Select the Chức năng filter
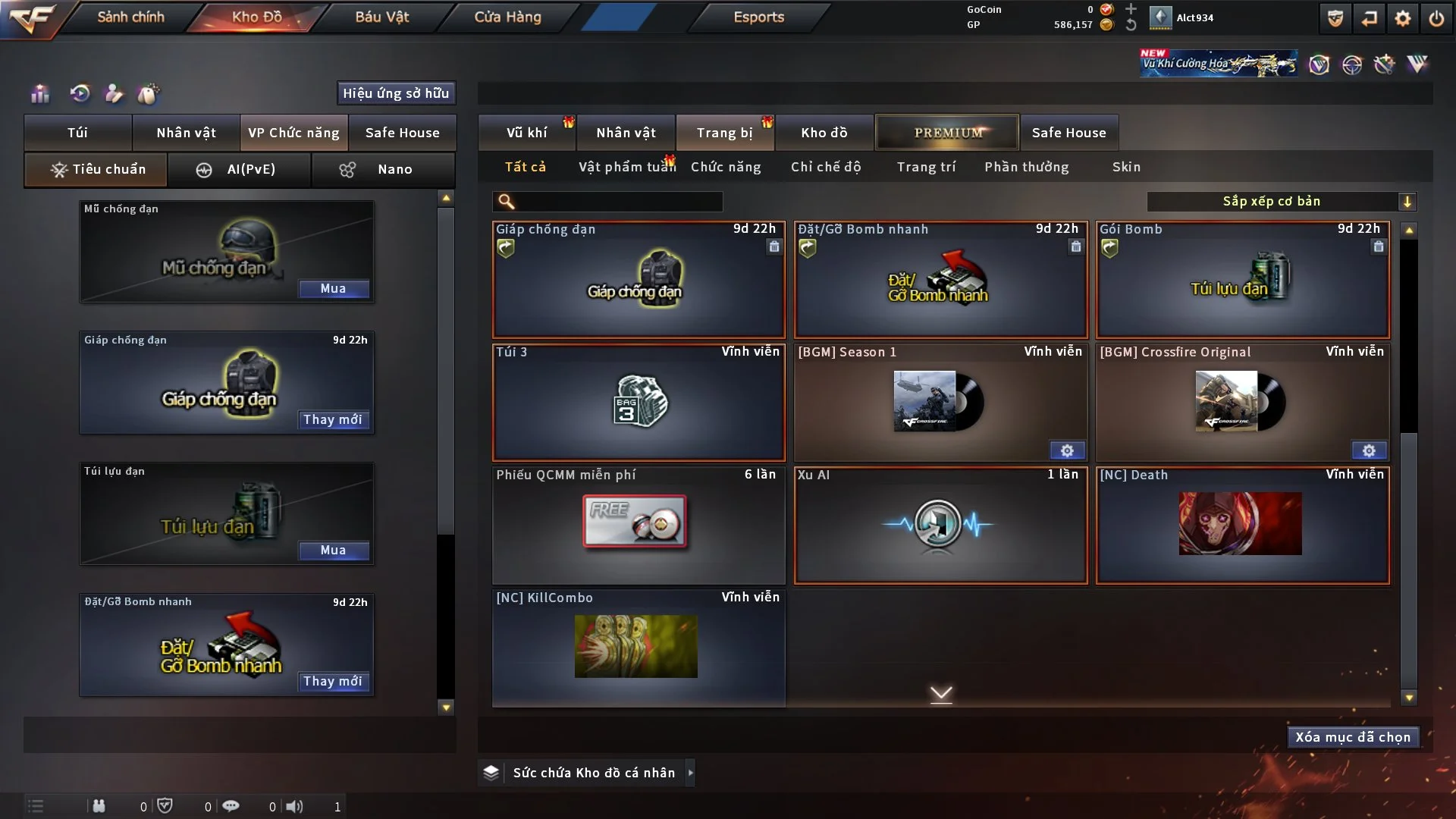The image size is (1456, 819). [x=725, y=167]
